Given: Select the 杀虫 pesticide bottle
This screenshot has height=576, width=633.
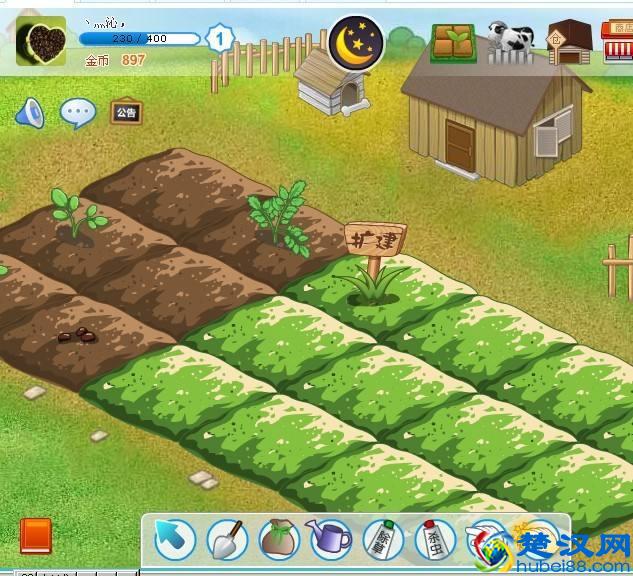Looking at the screenshot, I should coord(434,540).
